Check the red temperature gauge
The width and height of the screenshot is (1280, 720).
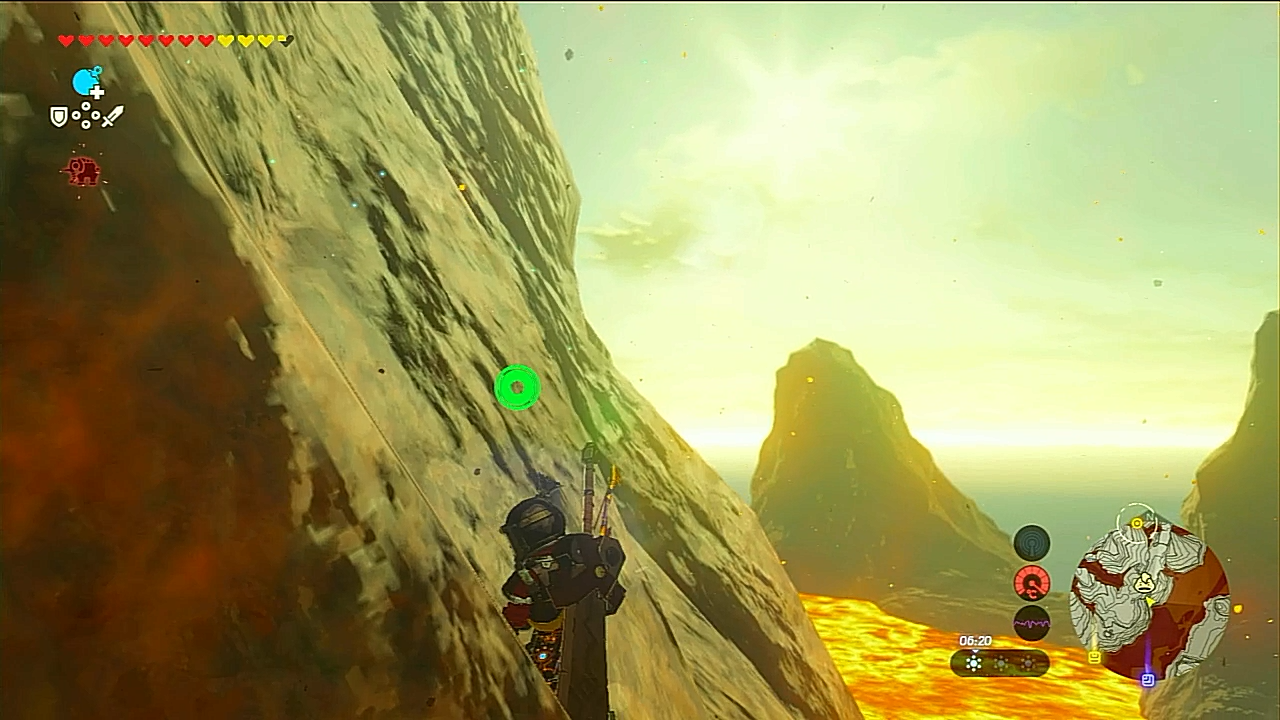click(x=1032, y=583)
